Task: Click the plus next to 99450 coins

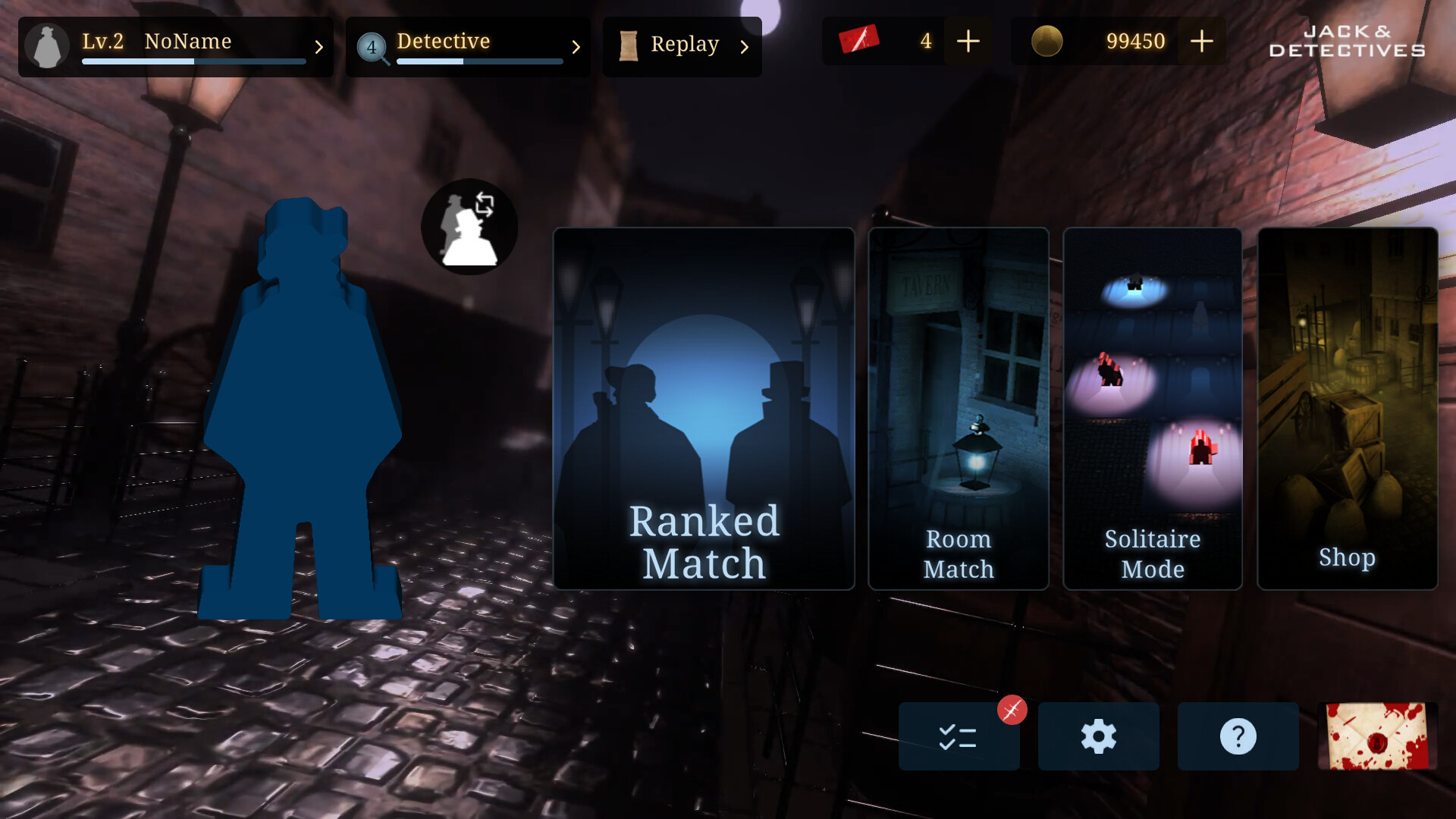Action: 1201,41
